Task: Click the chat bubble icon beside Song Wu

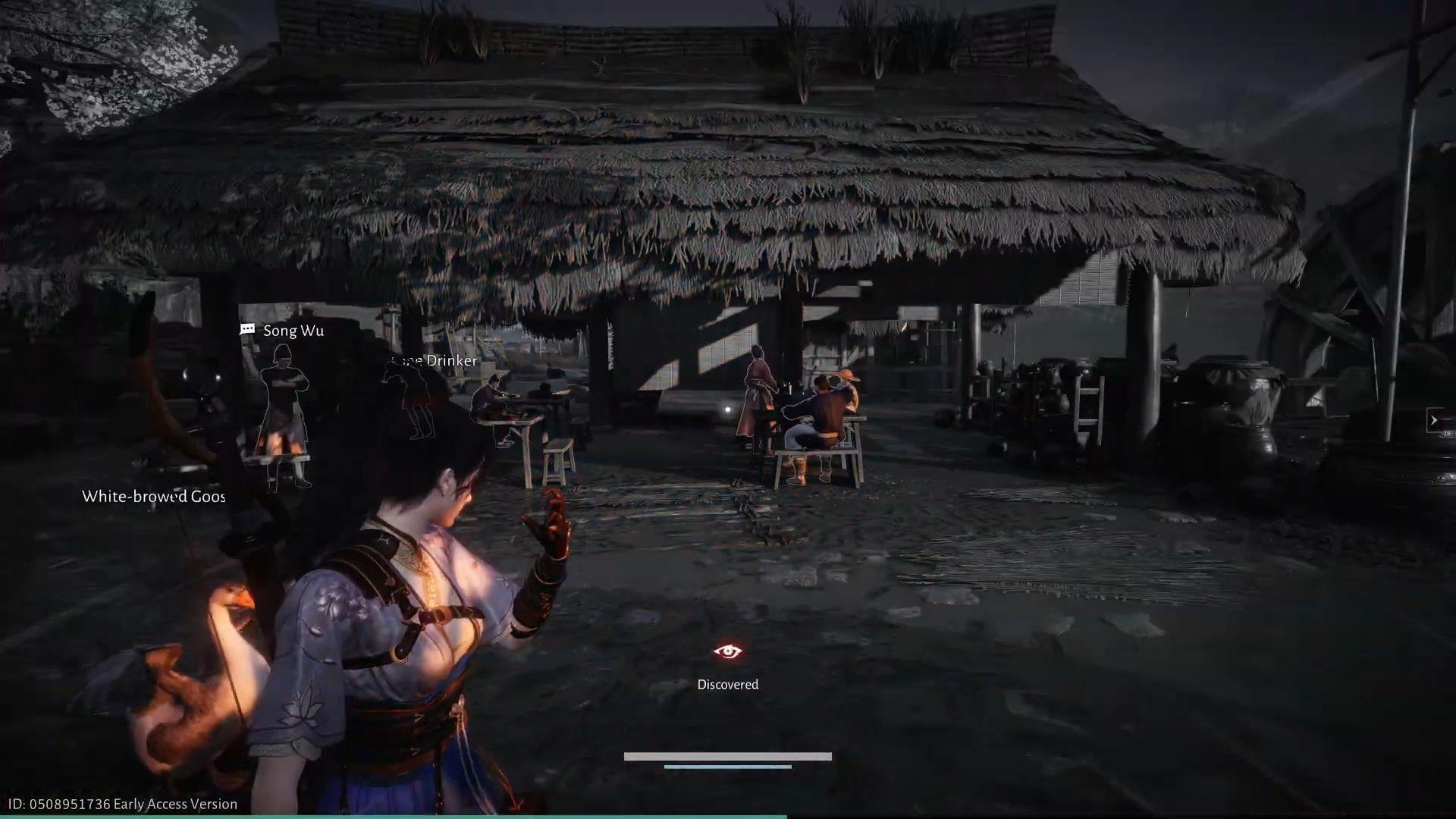Action: 246,330
